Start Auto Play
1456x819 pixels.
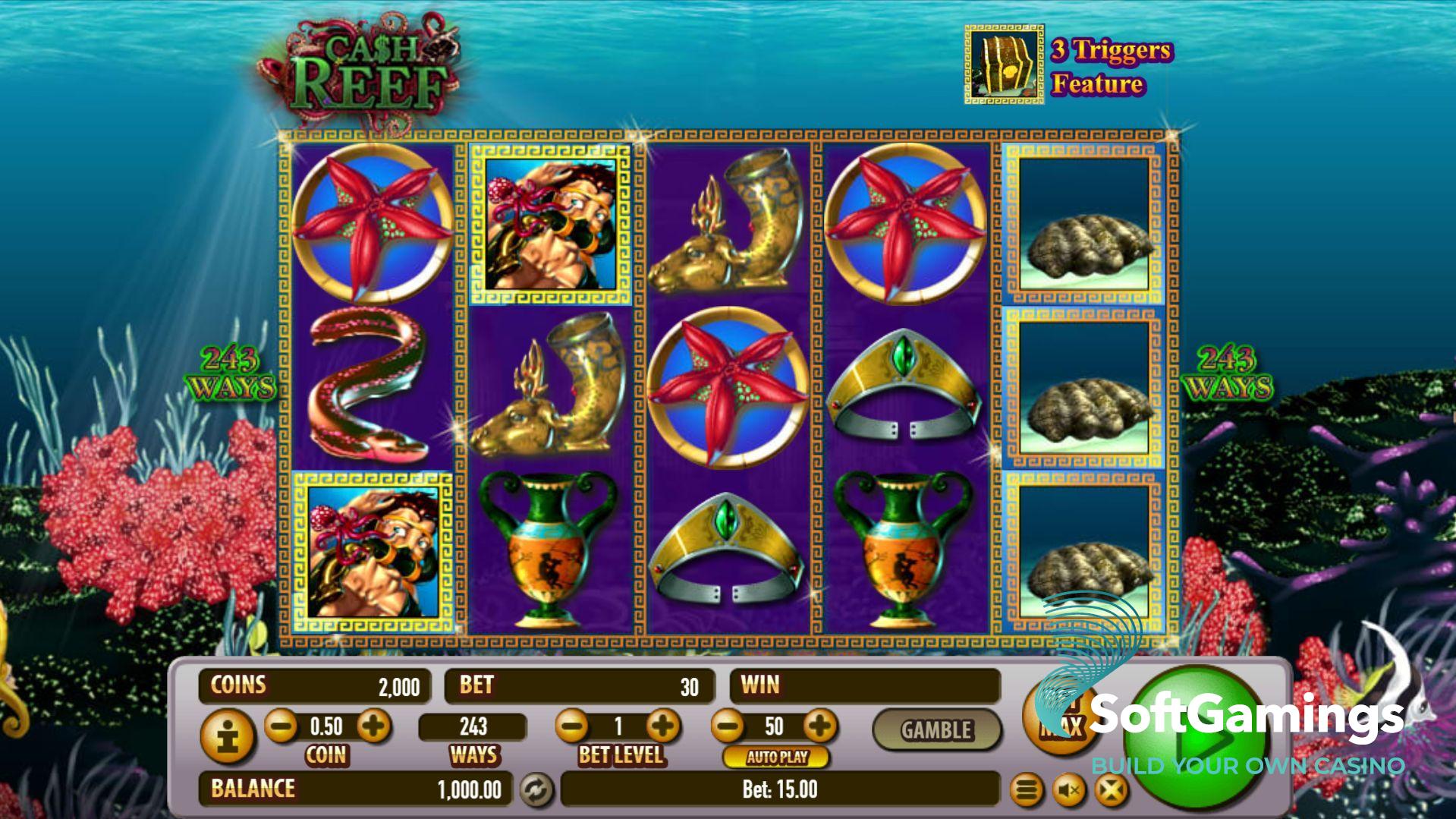776,757
